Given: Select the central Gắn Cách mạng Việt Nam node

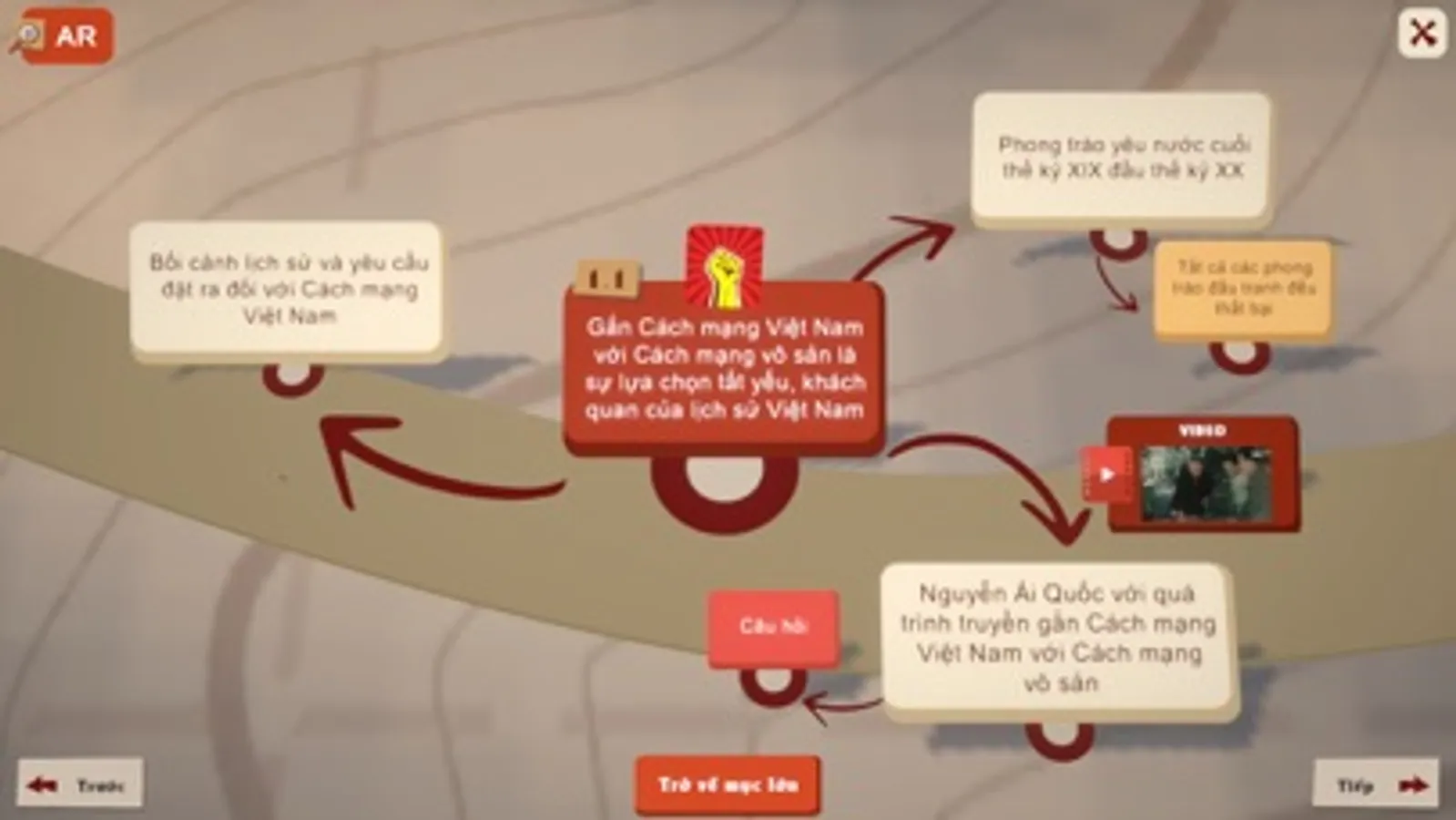Looking at the screenshot, I should pos(724,369).
